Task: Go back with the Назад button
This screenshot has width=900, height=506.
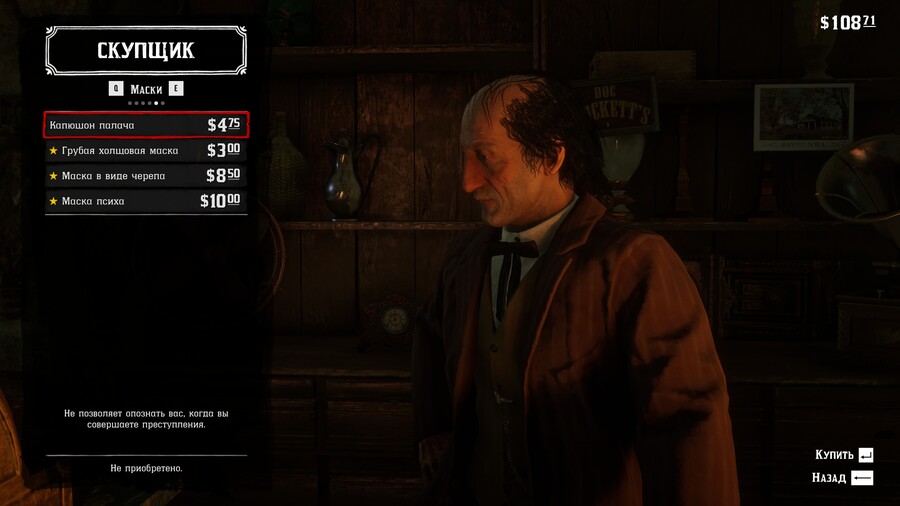Action: tap(842, 478)
